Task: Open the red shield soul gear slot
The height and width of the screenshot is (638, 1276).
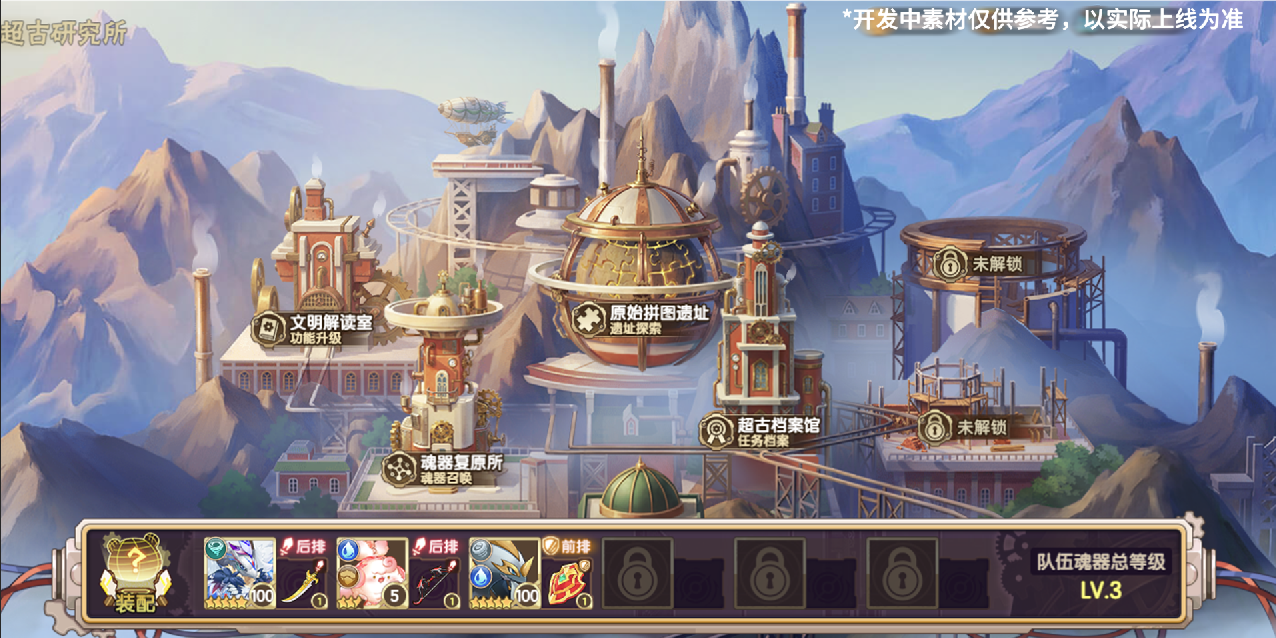Action: coord(568,583)
